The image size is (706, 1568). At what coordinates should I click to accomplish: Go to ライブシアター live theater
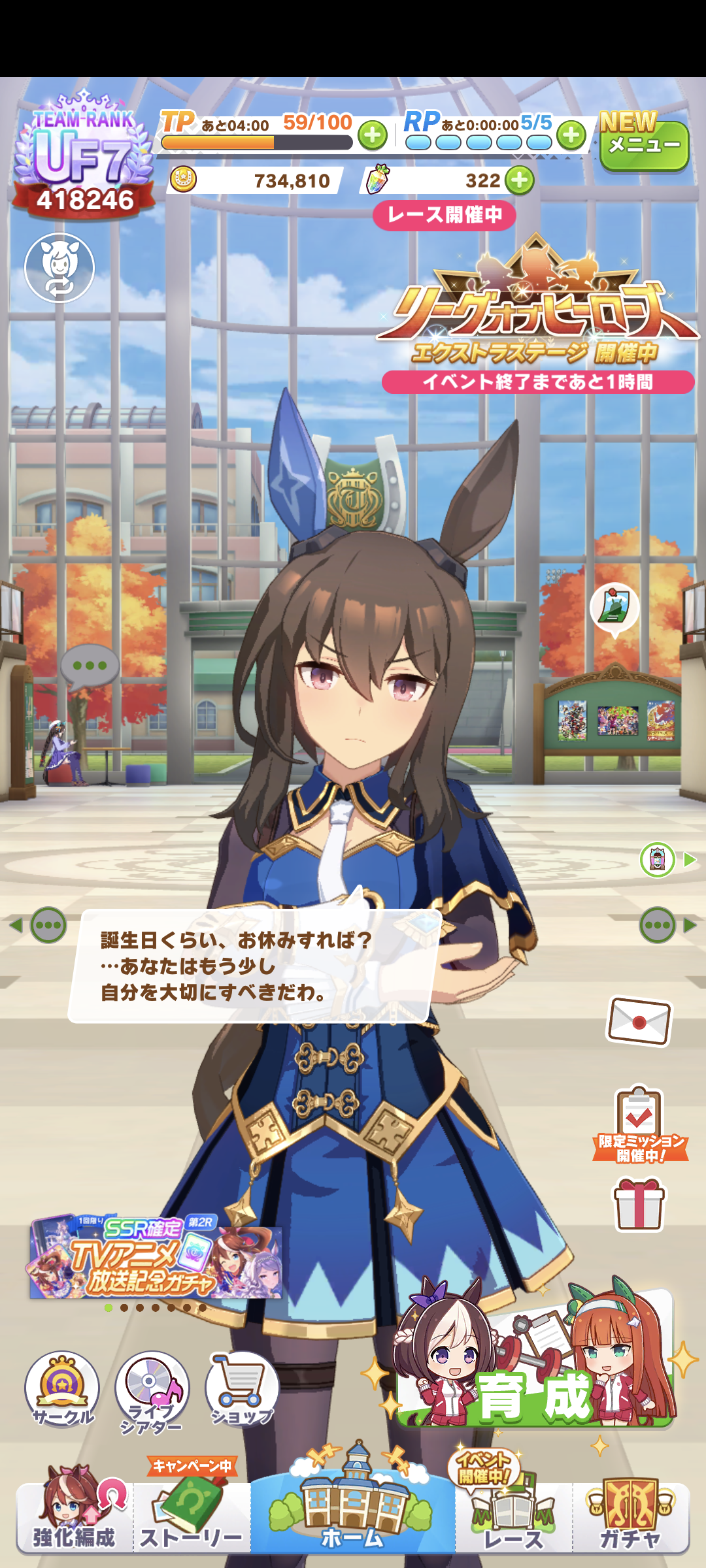[x=152, y=1390]
